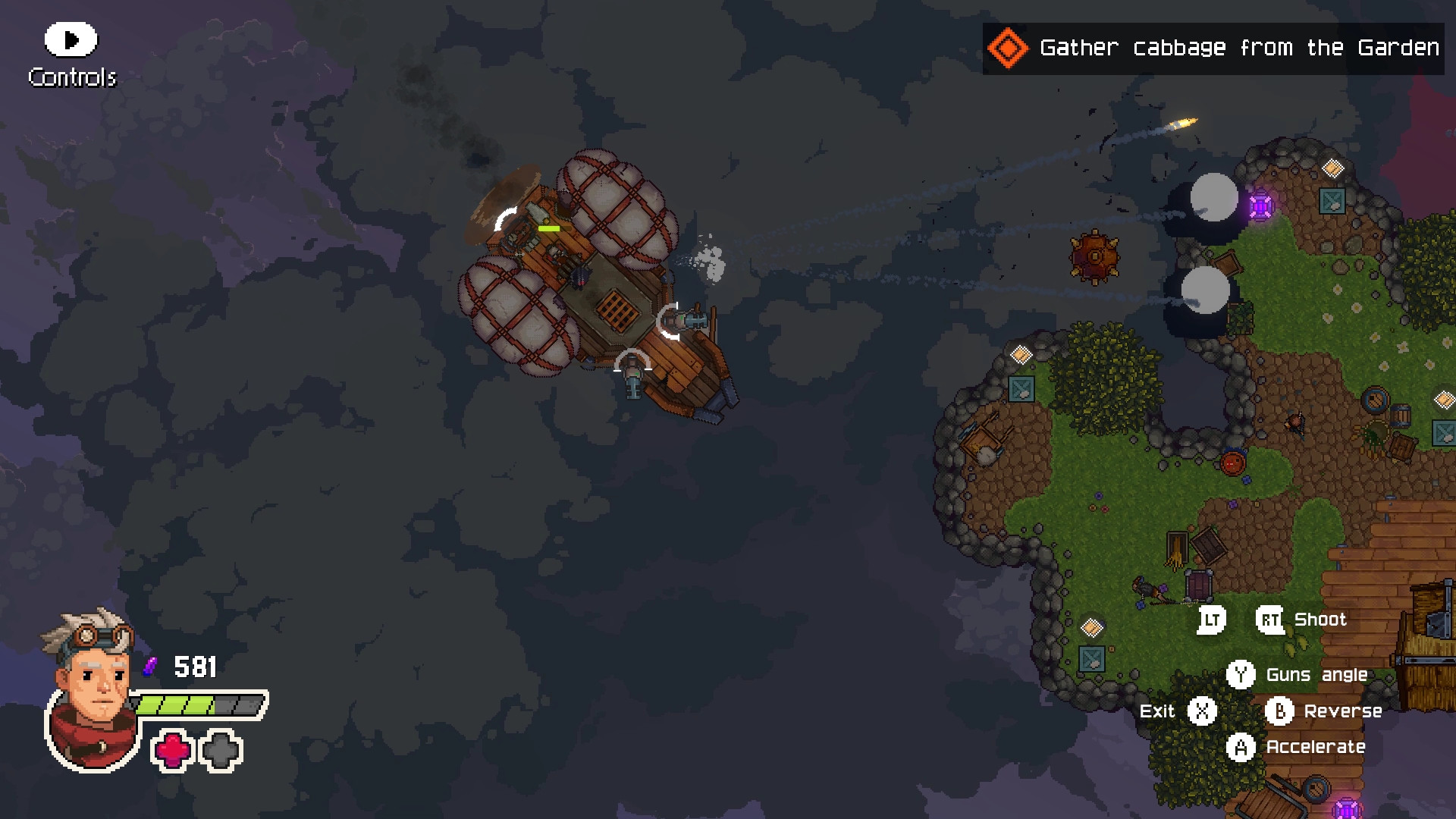The height and width of the screenshot is (819, 1456).
Task: Click the Exit control label
Action: point(1156,711)
